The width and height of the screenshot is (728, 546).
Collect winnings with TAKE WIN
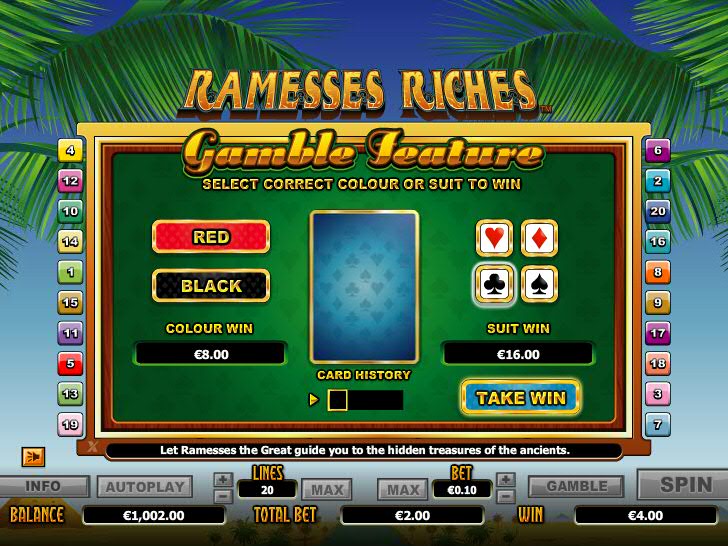coord(520,397)
